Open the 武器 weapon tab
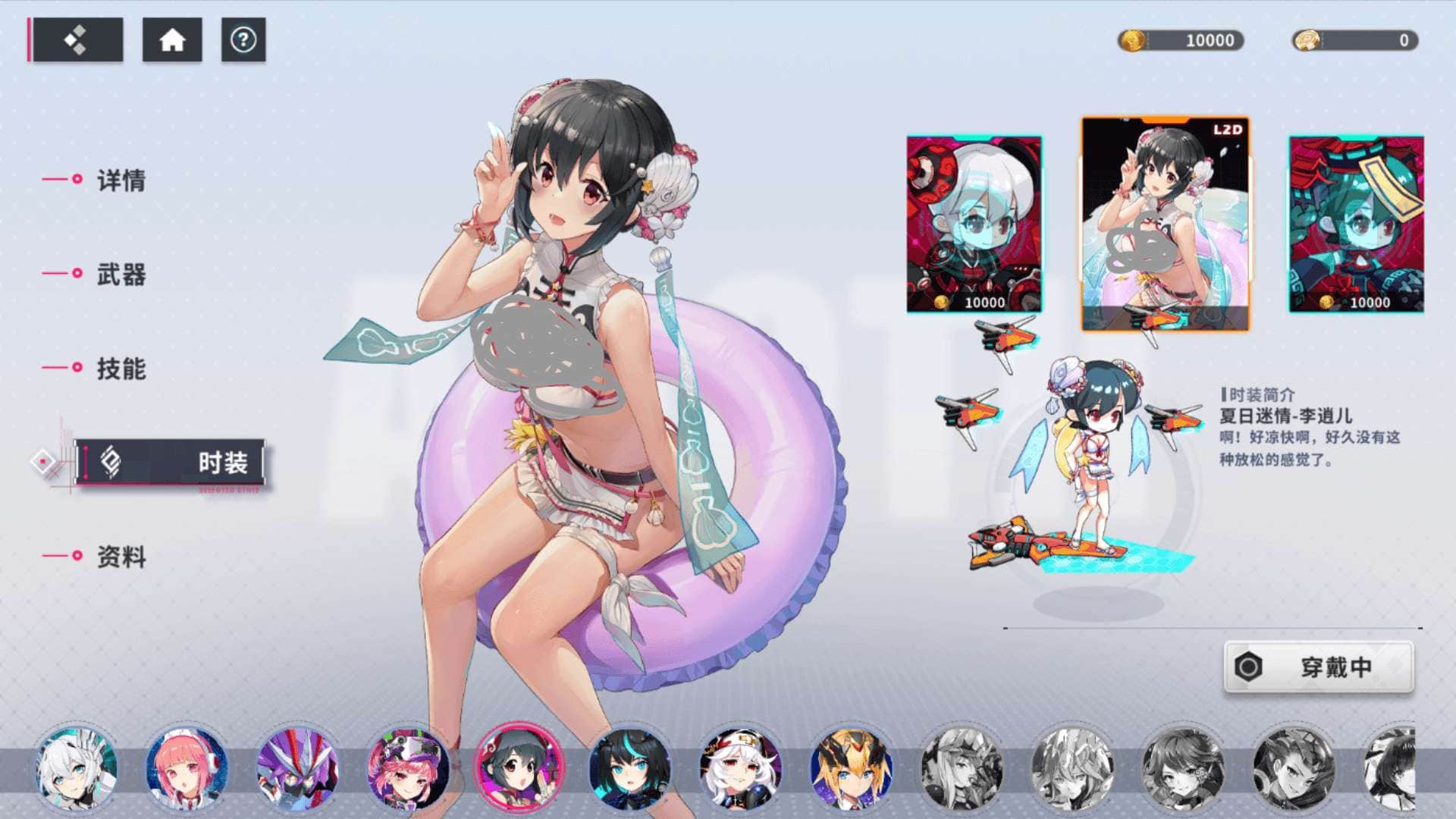Viewport: 1456px width, 819px height. 120,275
